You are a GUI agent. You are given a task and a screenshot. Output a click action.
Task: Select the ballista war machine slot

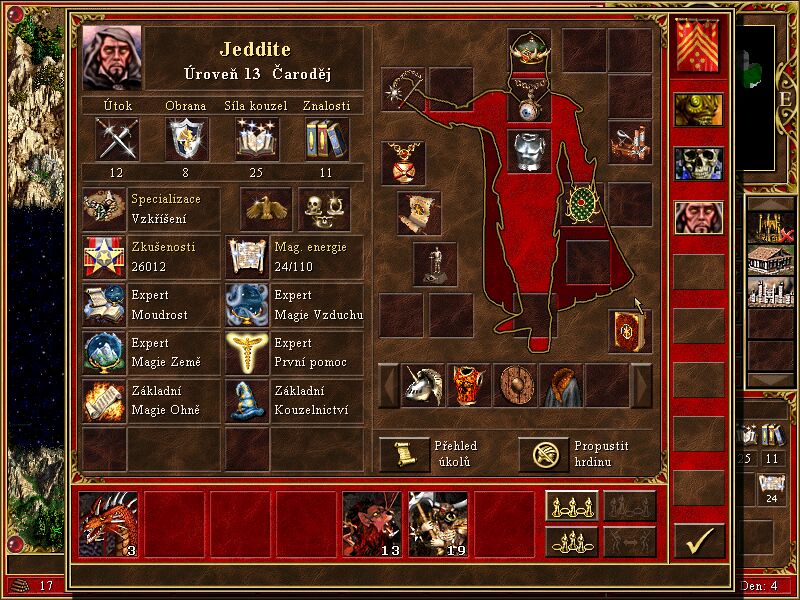pyautogui.click(x=630, y=143)
